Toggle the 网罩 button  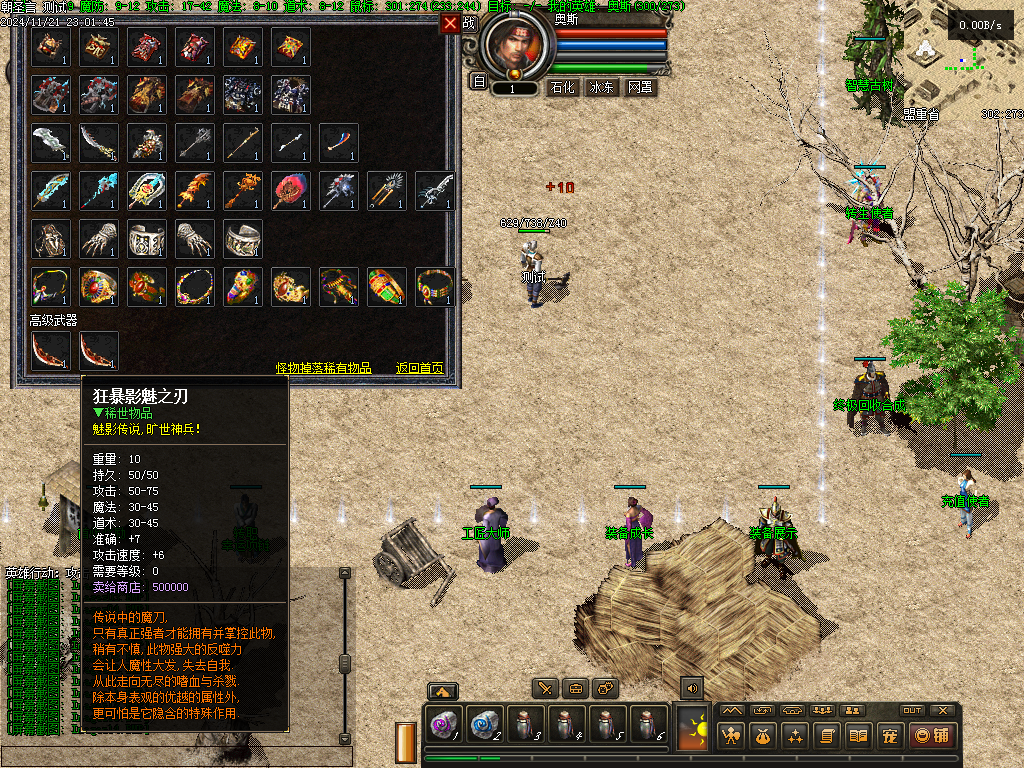click(x=640, y=87)
